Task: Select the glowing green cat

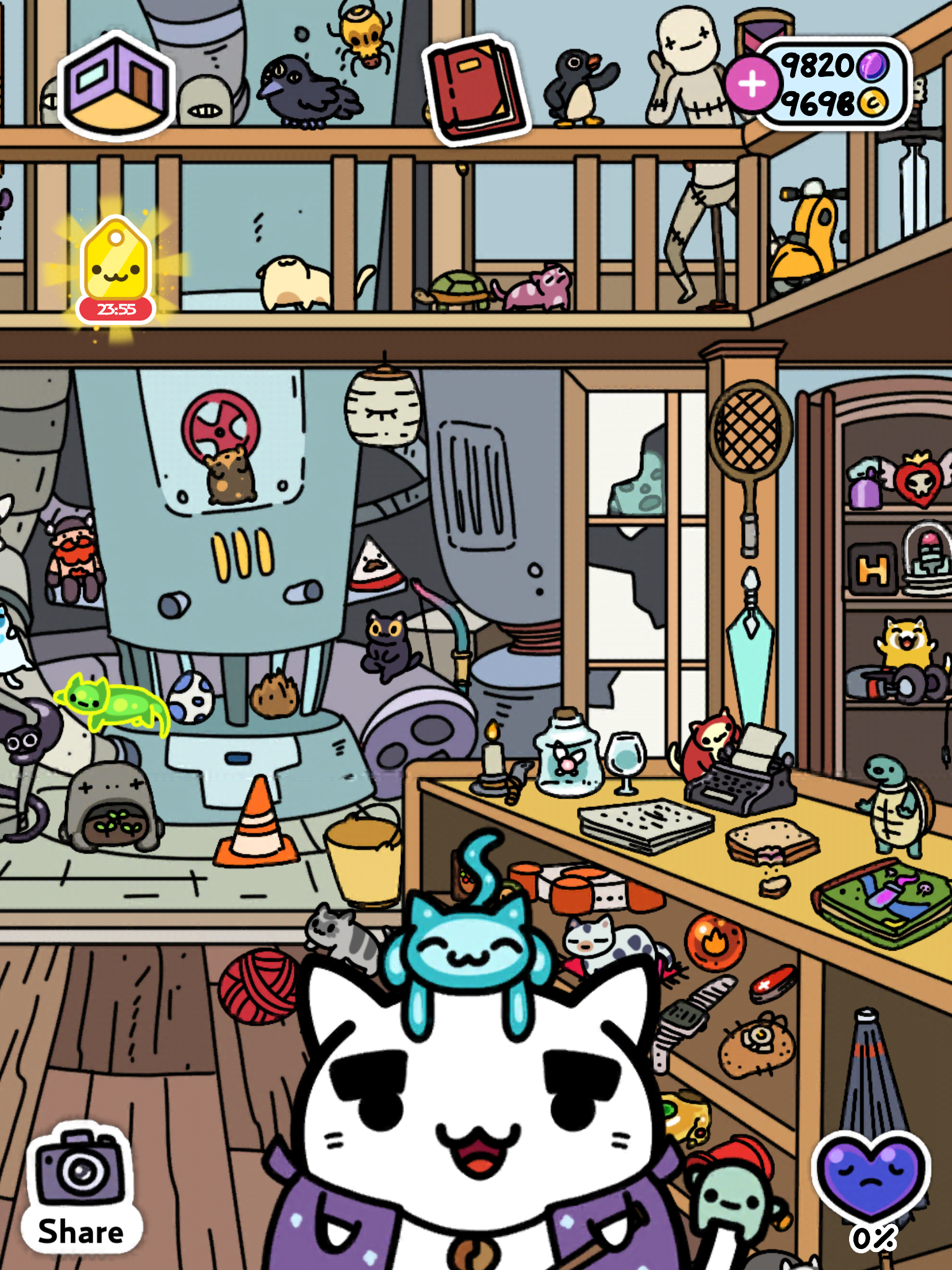Action: point(112,707)
